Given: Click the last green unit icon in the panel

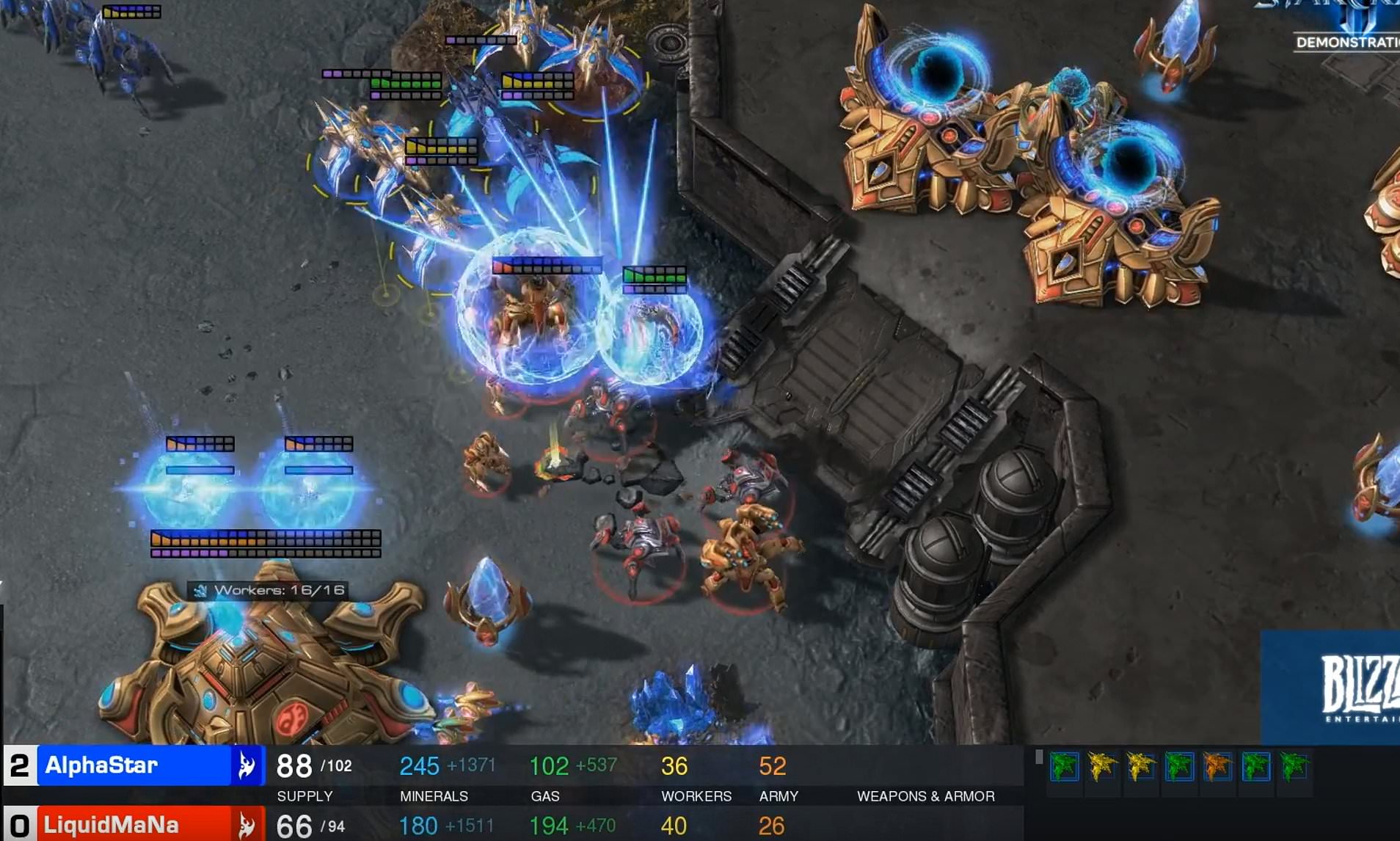Looking at the screenshot, I should [x=1295, y=766].
